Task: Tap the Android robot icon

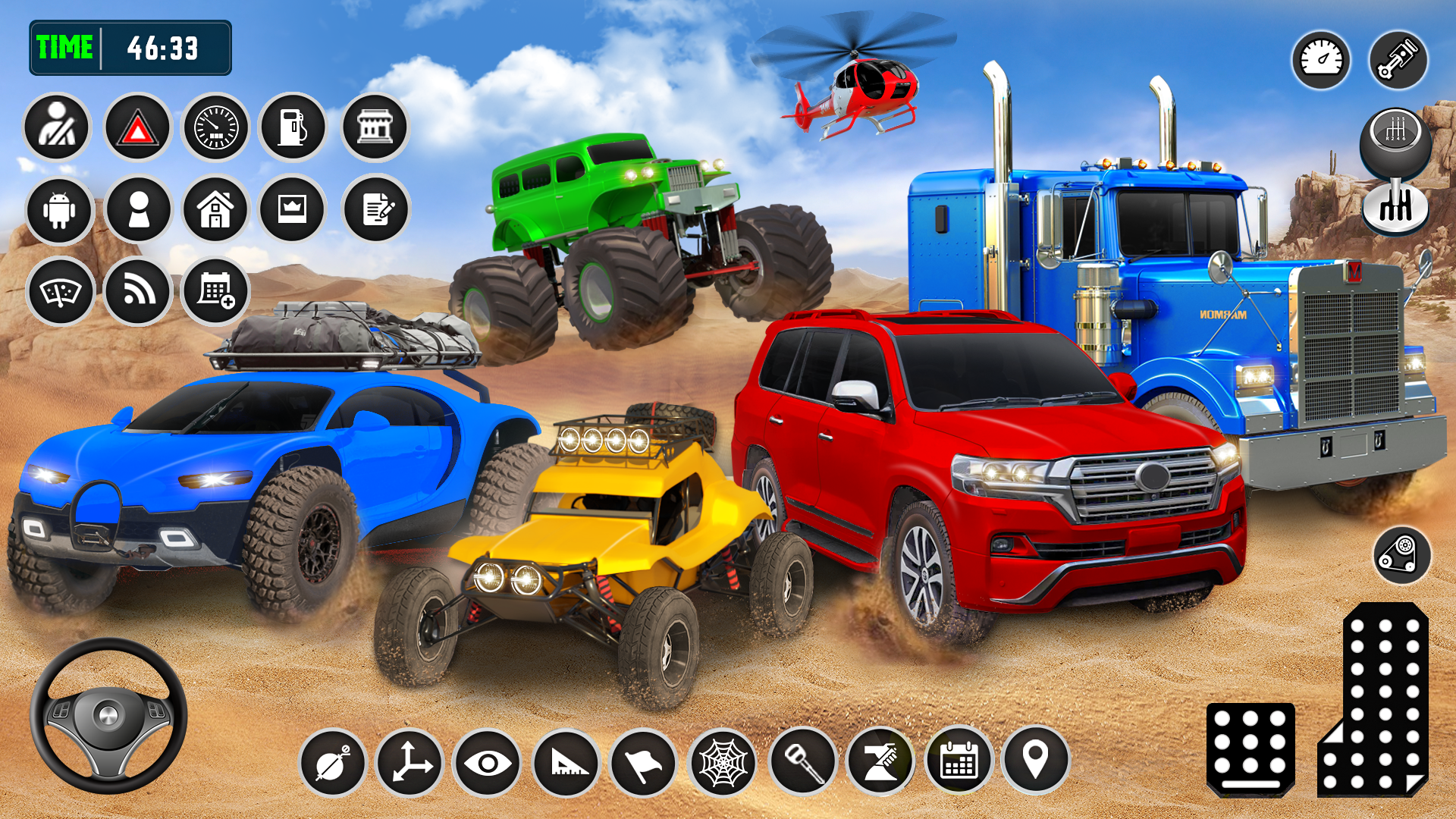Action: [x=61, y=210]
